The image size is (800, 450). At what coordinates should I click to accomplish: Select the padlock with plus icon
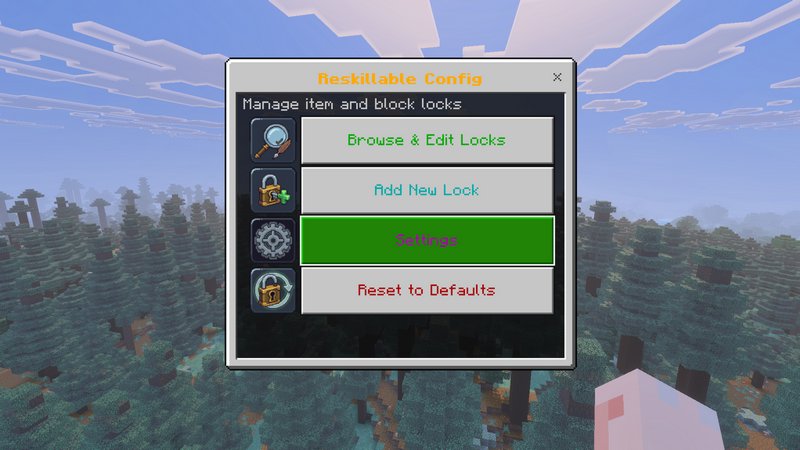pos(273,190)
